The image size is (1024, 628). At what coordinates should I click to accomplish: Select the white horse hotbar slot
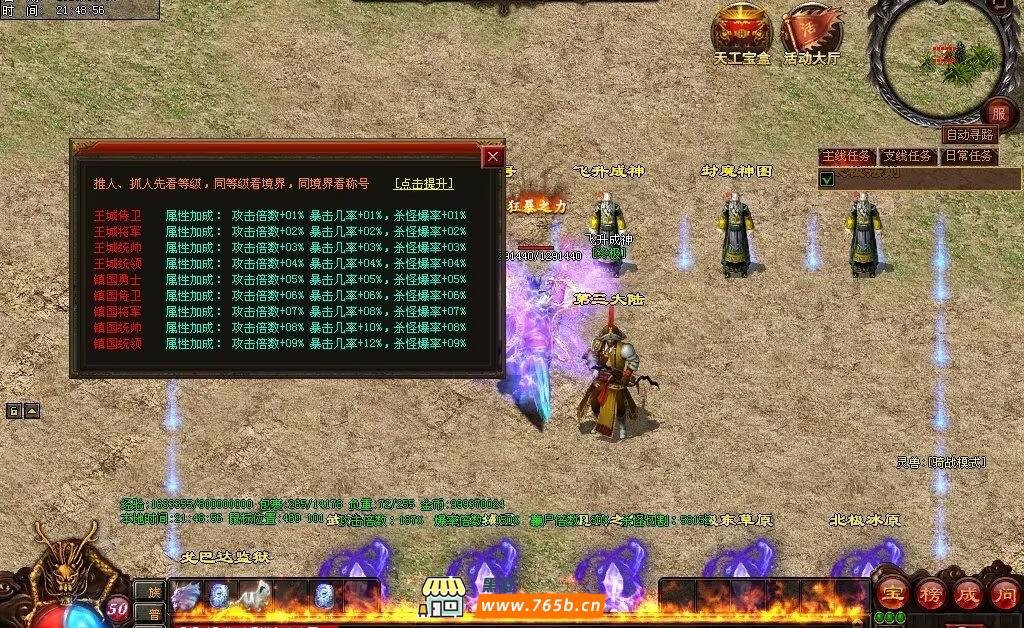click(x=255, y=595)
